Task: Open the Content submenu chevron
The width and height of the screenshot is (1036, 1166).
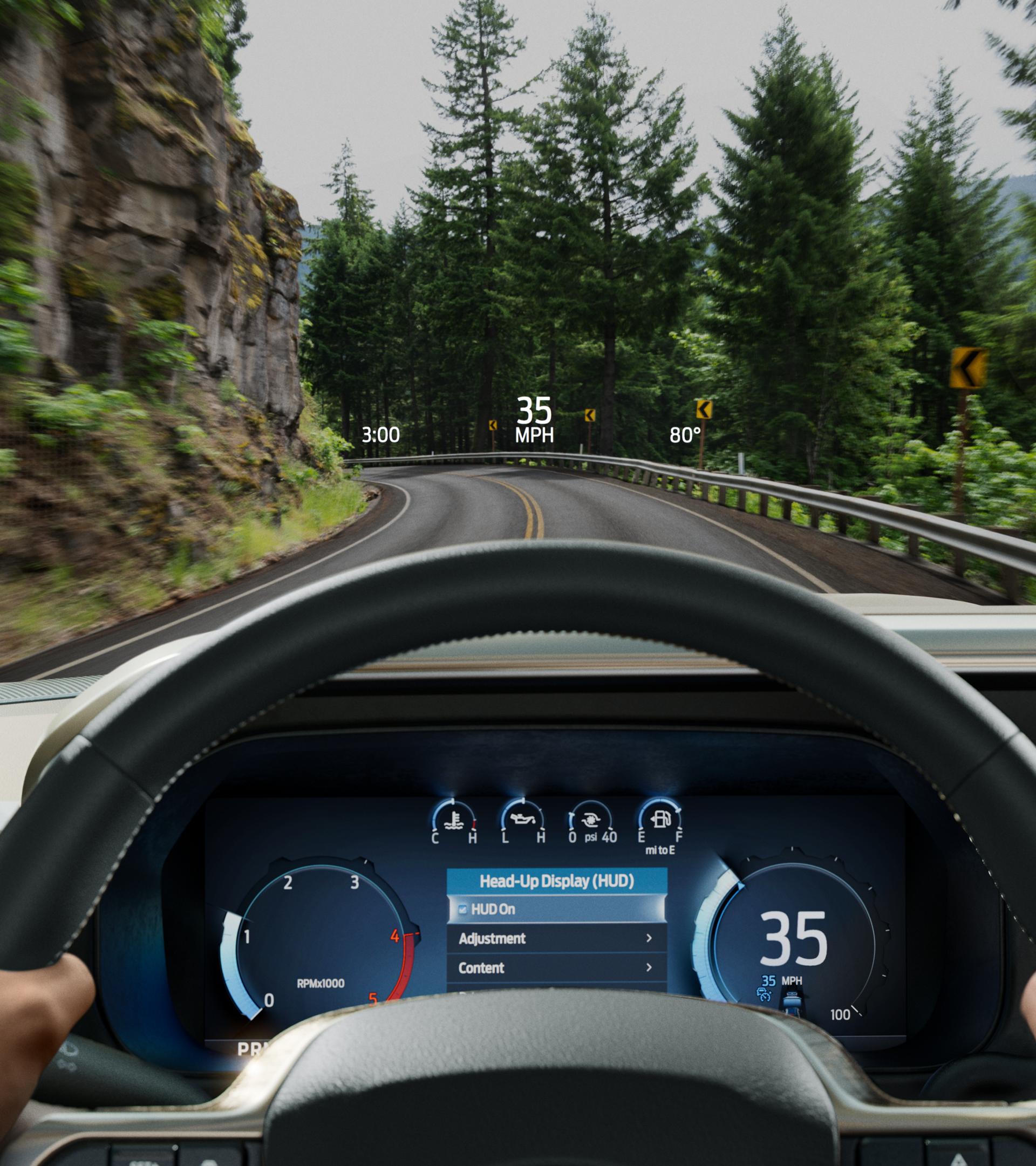Action: (650, 968)
